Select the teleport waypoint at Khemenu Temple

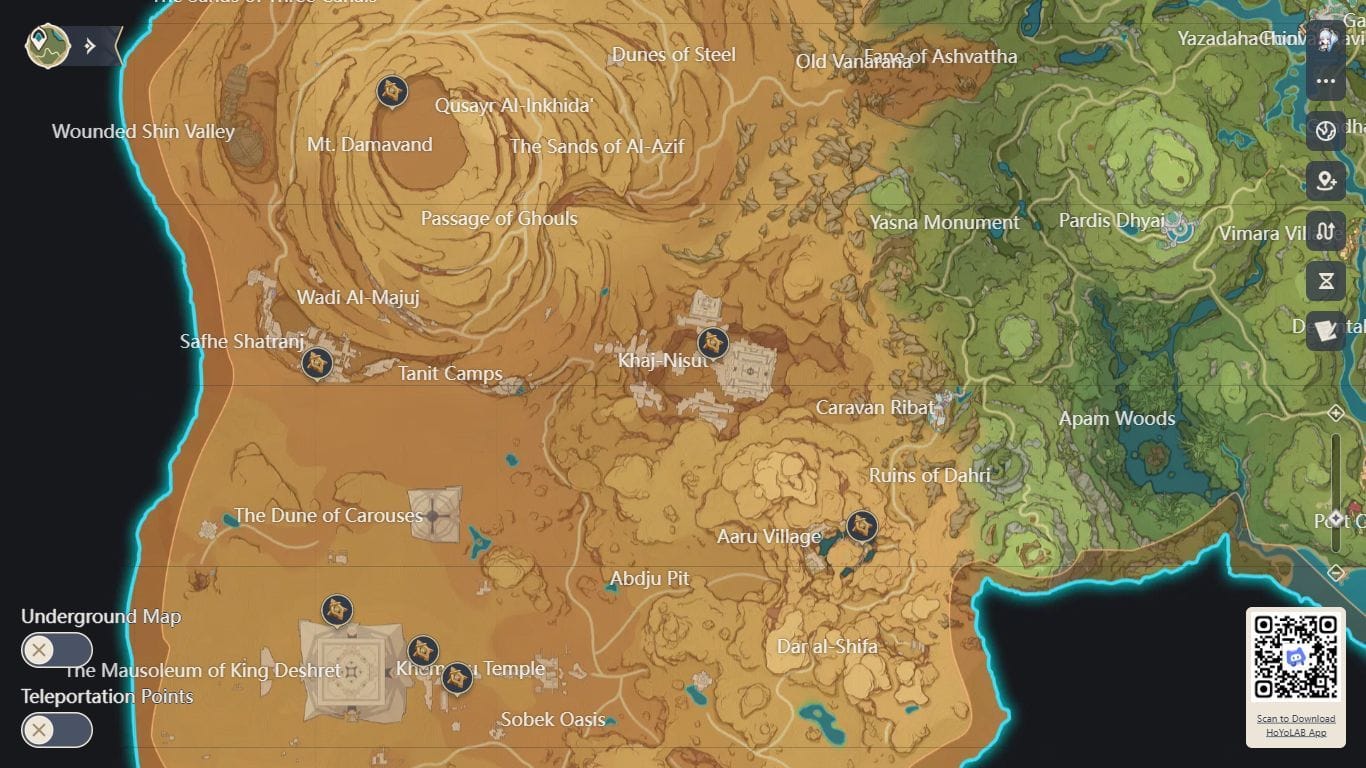tap(456, 678)
